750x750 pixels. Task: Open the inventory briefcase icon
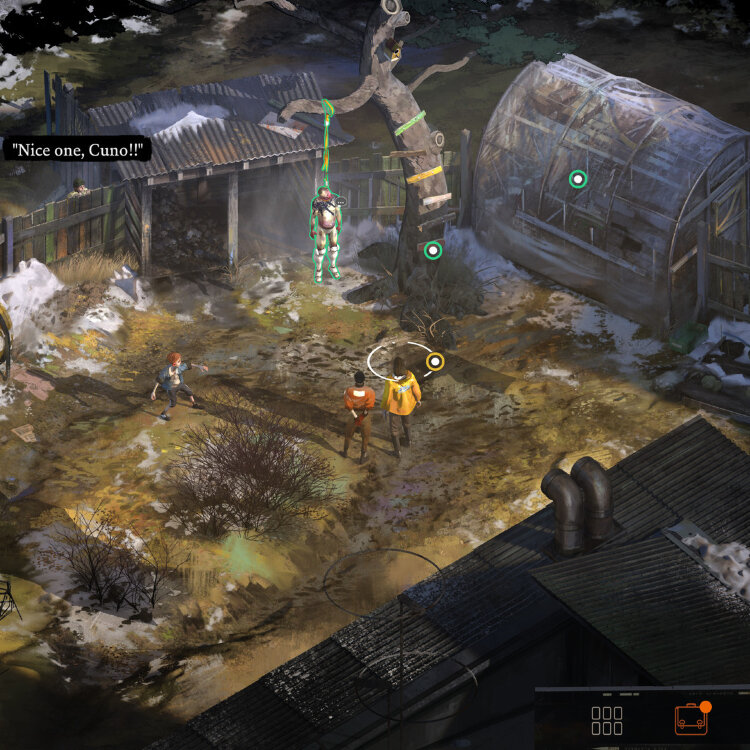690,719
